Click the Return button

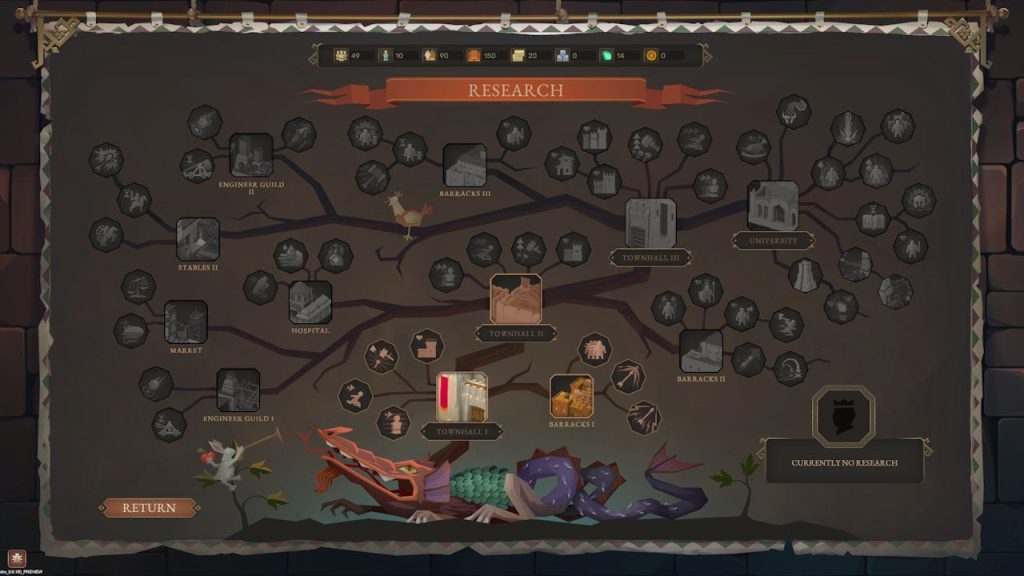148,508
